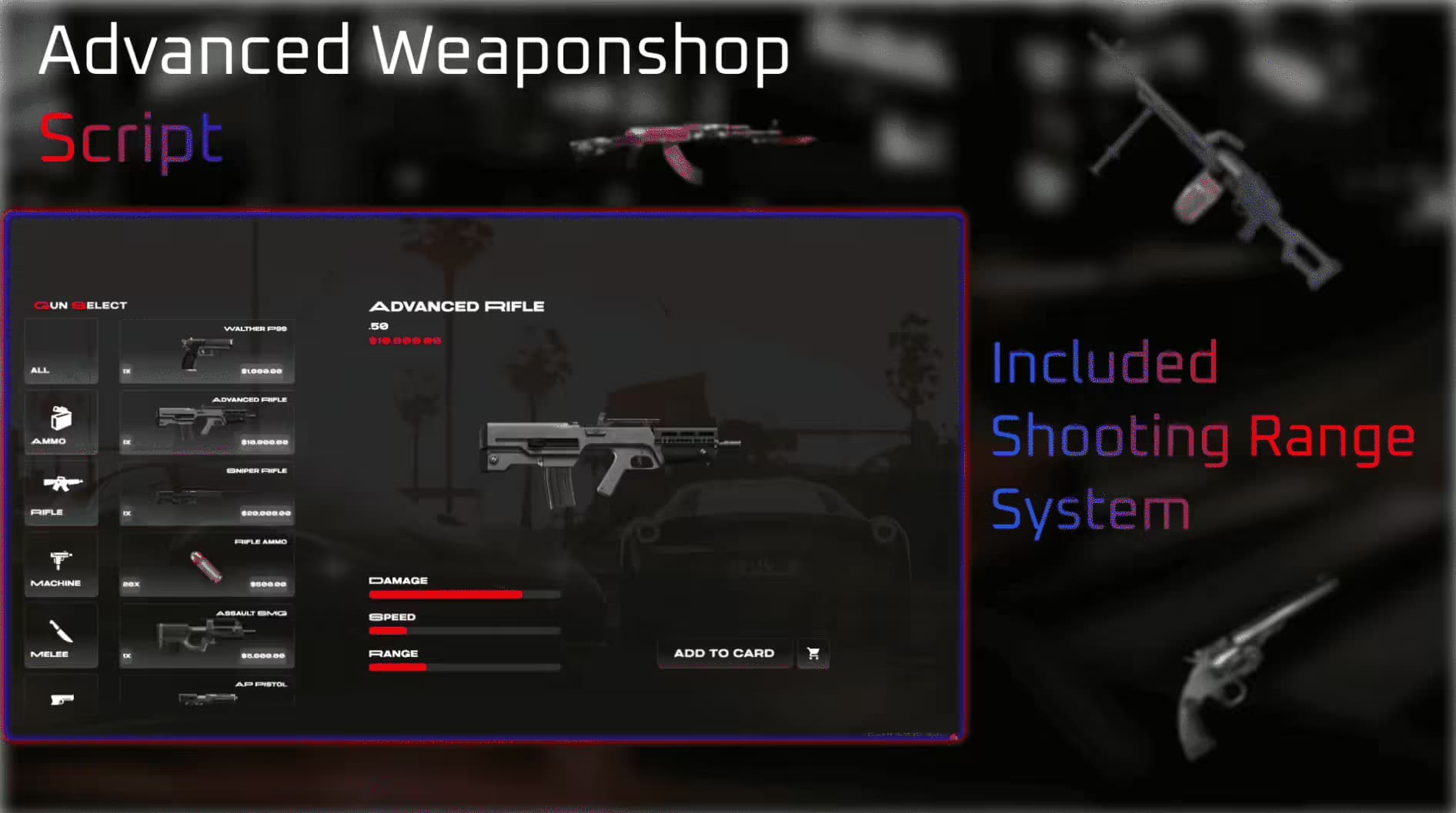Viewport: 1456px width, 813px height.
Task: Open the Advanced Rifle detail view
Action: [x=205, y=421]
